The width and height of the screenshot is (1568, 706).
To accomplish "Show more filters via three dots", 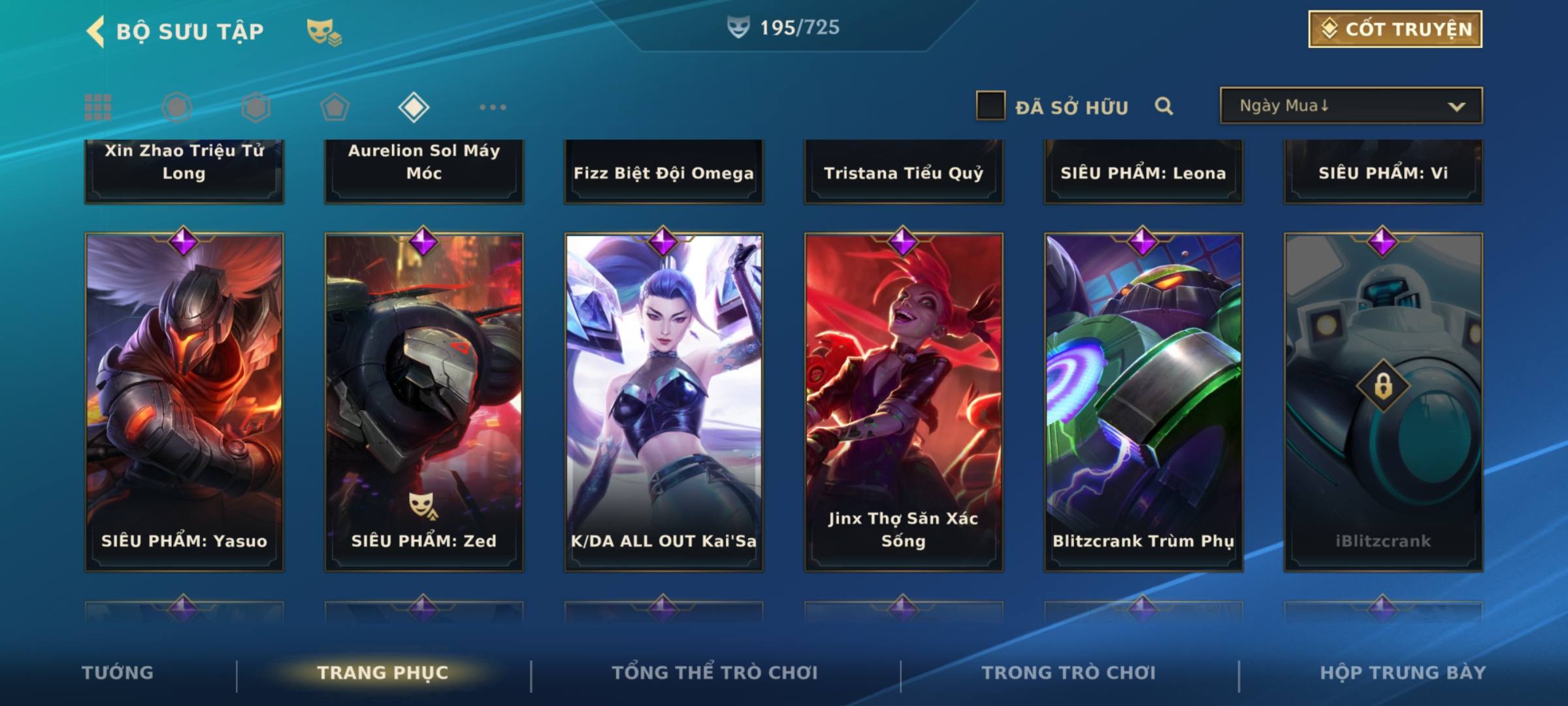I will [x=493, y=107].
